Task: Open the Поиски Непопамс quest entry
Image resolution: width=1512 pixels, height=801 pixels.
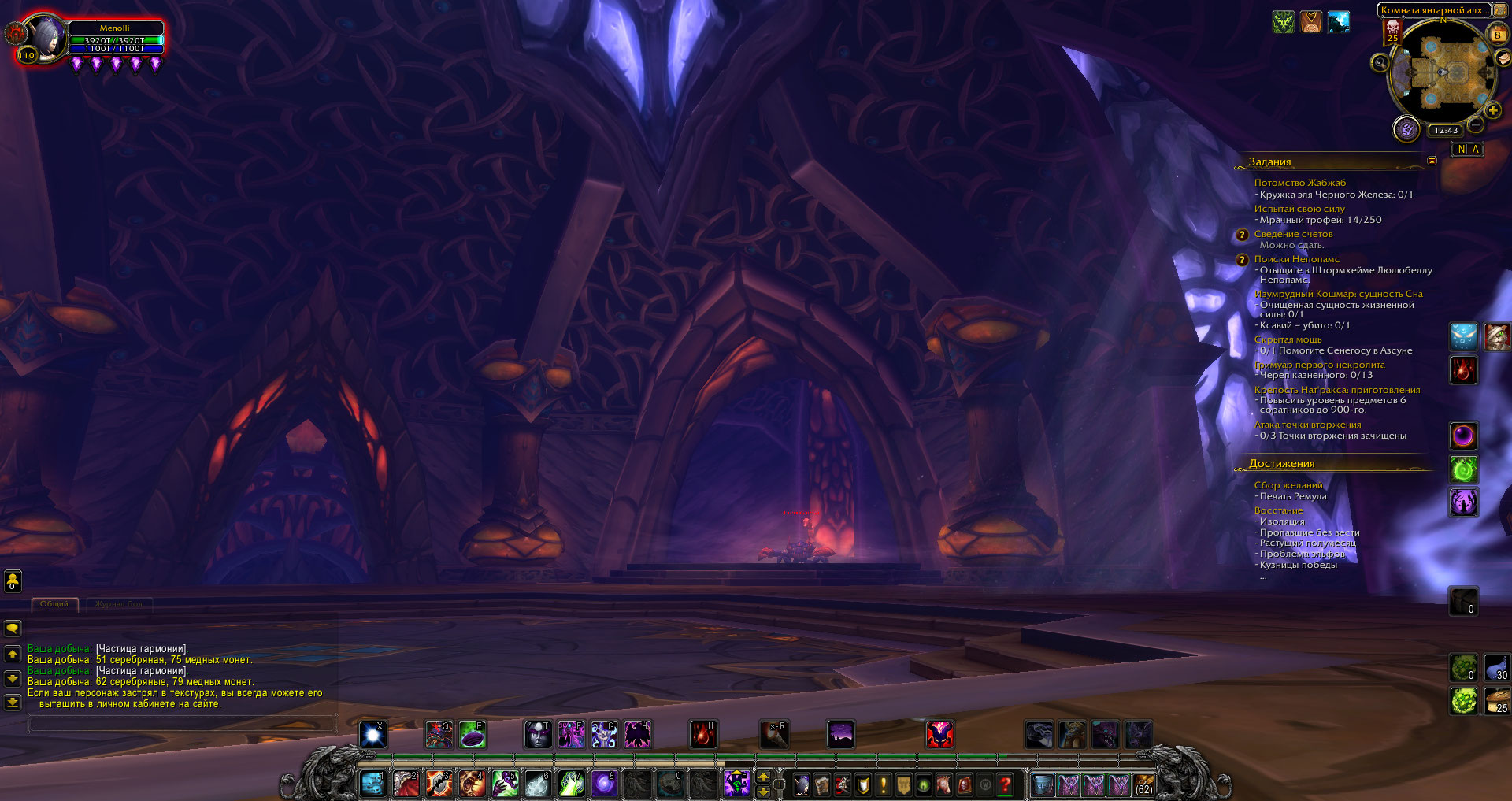Action: tap(1296, 259)
